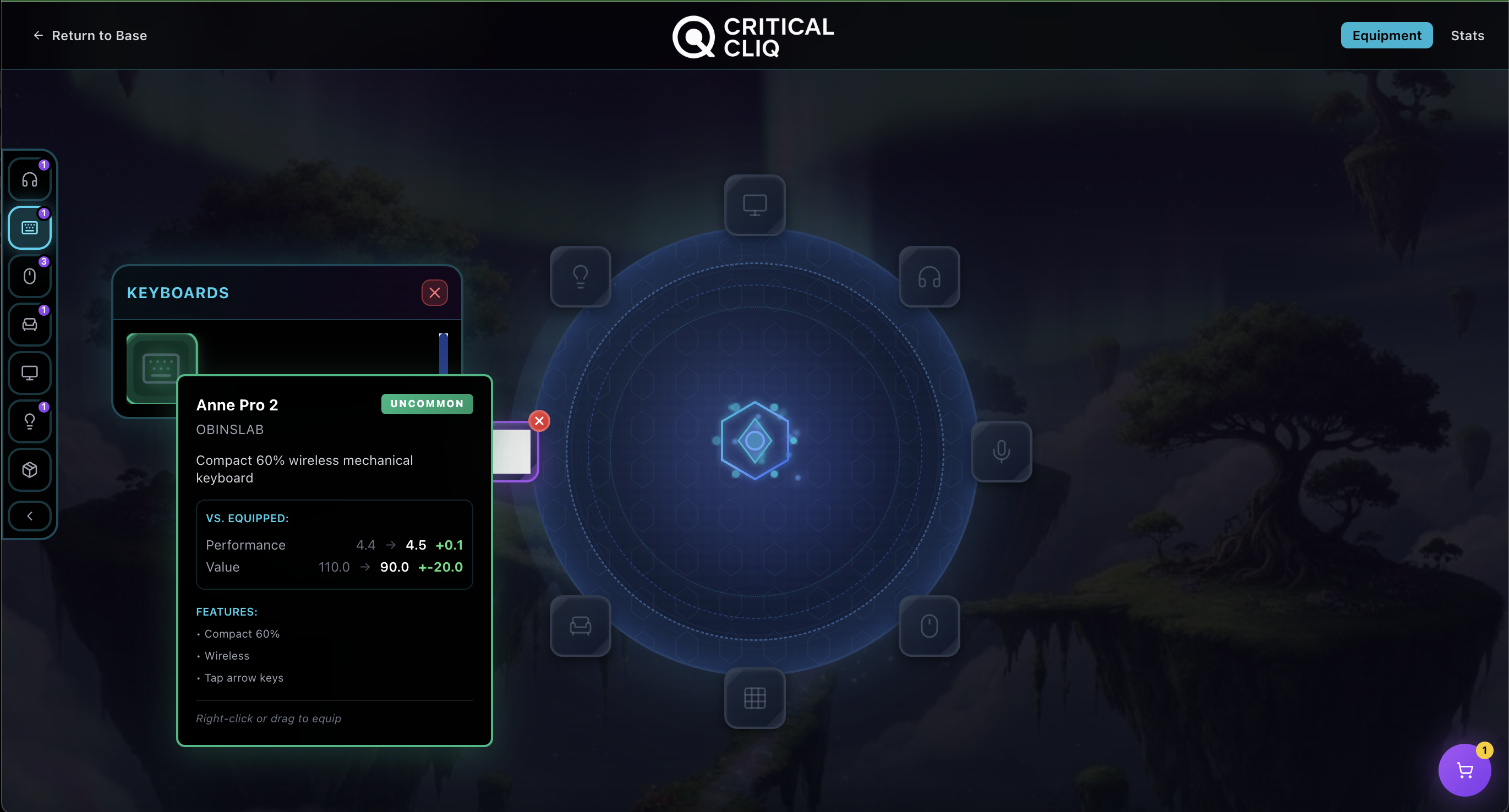1509x812 pixels.
Task: Select the headphones category in the sidebar
Action: pyautogui.click(x=29, y=179)
